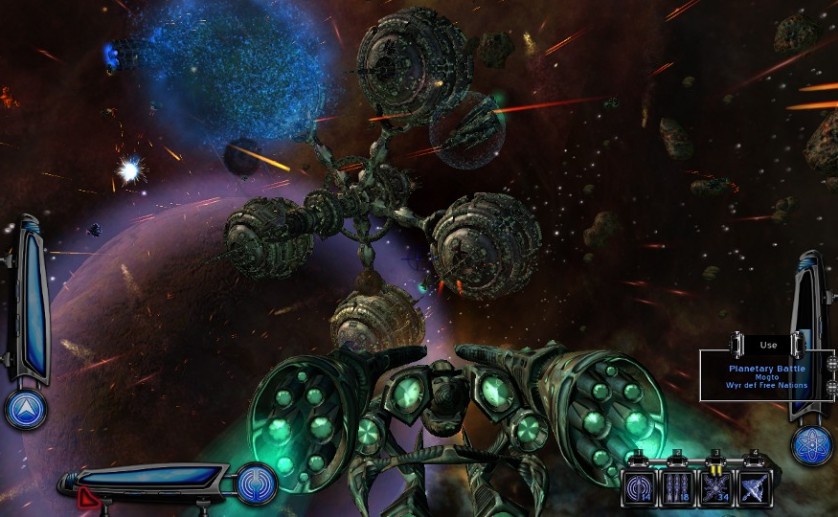Choose weapon slot 2 missile rack icon
The image size is (838, 517).
(676, 487)
